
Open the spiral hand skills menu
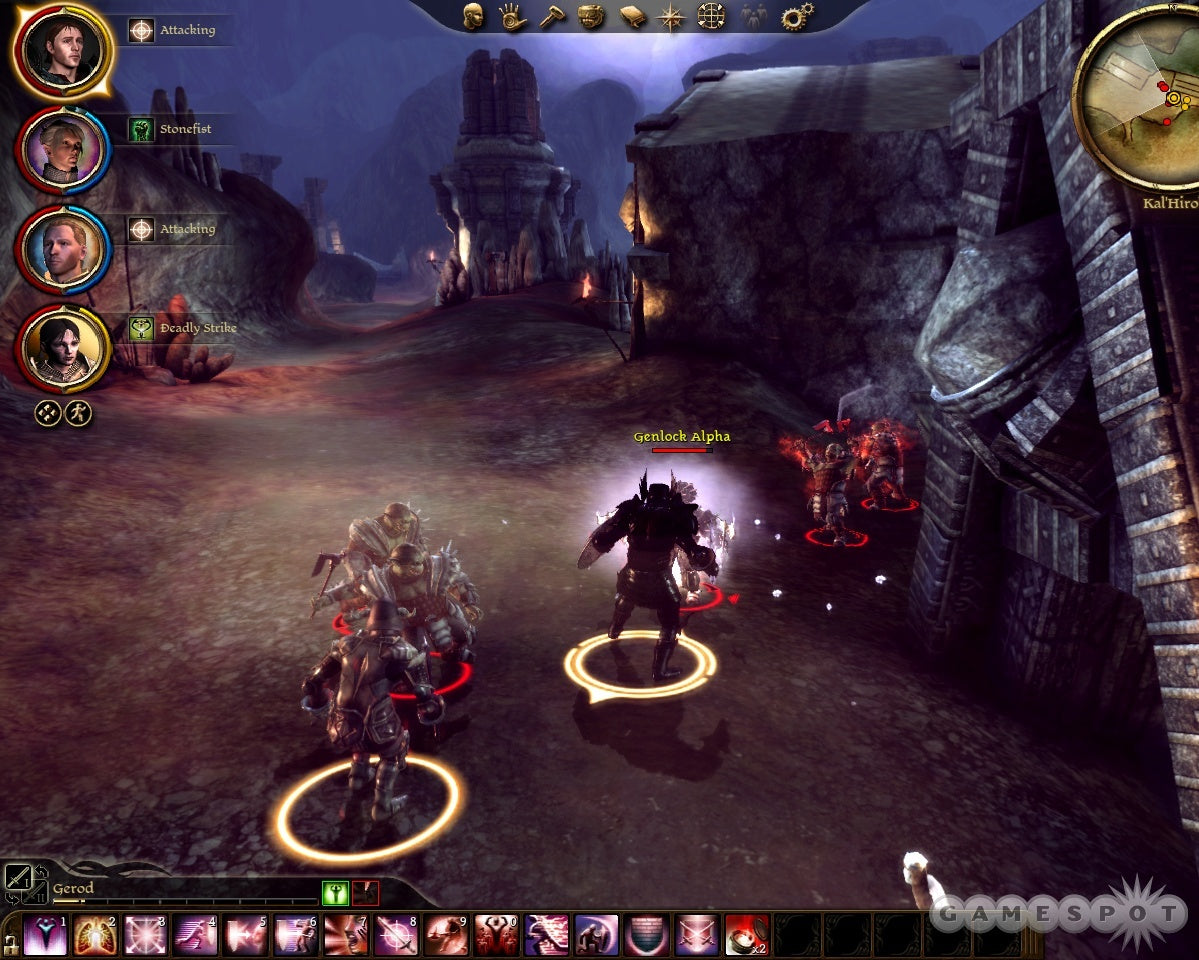pos(512,16)
